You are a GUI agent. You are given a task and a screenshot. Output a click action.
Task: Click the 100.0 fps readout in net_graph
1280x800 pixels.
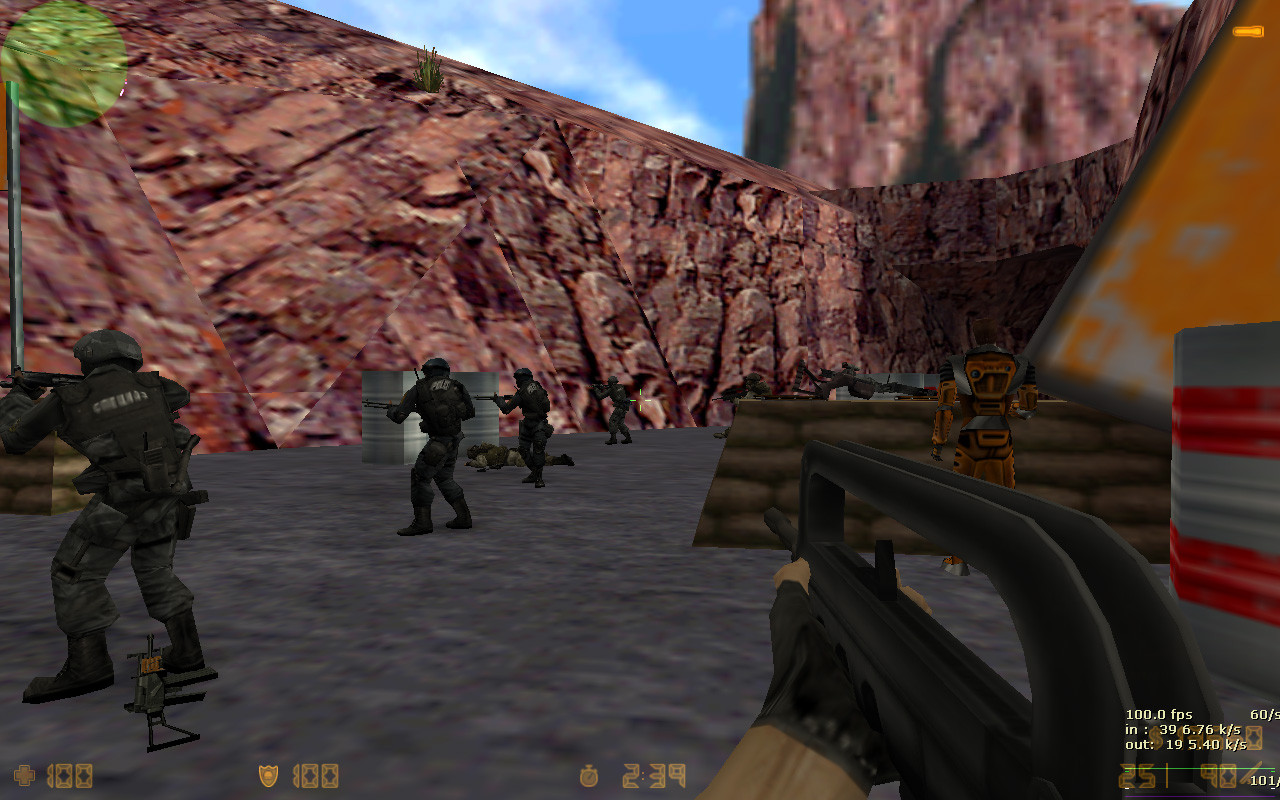(1157, 714)
